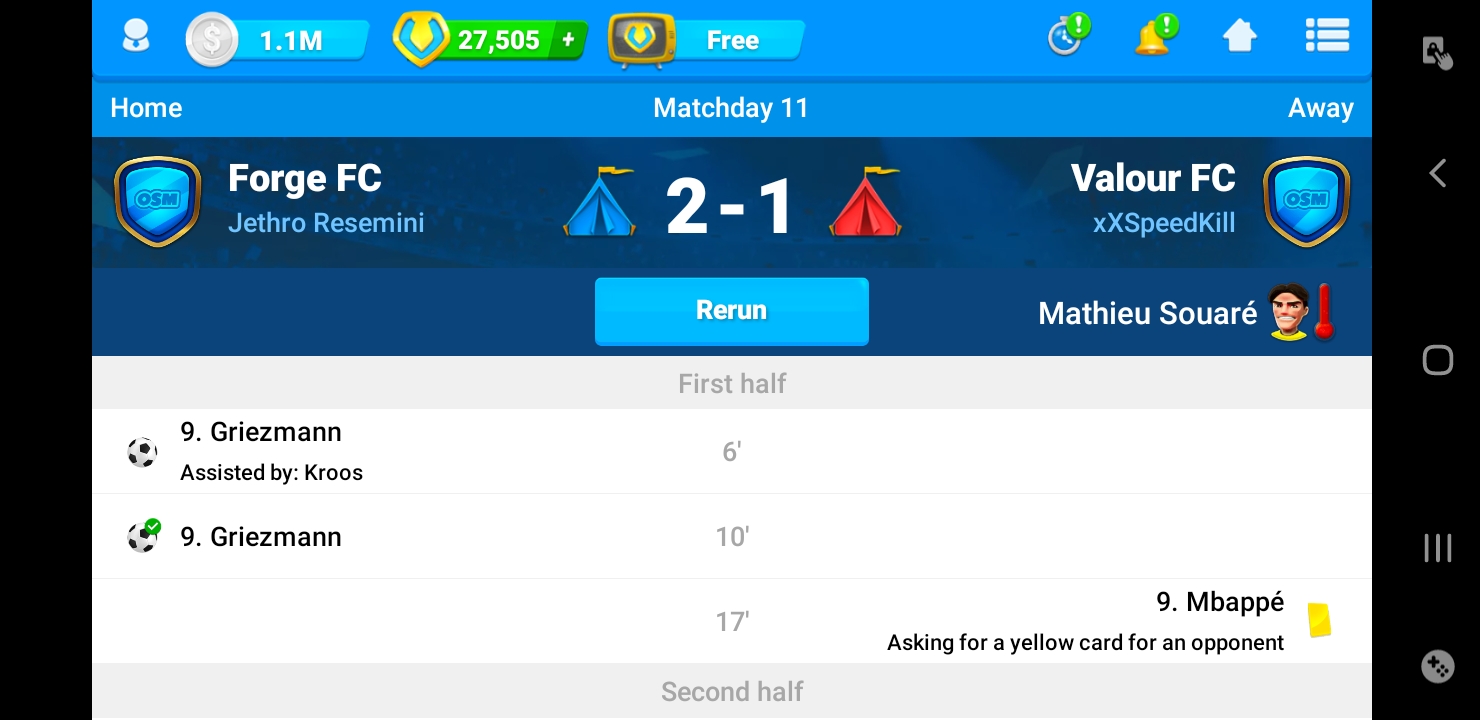View the Valour FC club crest
The height and width of the screenshot is (720, 1480).
click(x=1306, y=200)
